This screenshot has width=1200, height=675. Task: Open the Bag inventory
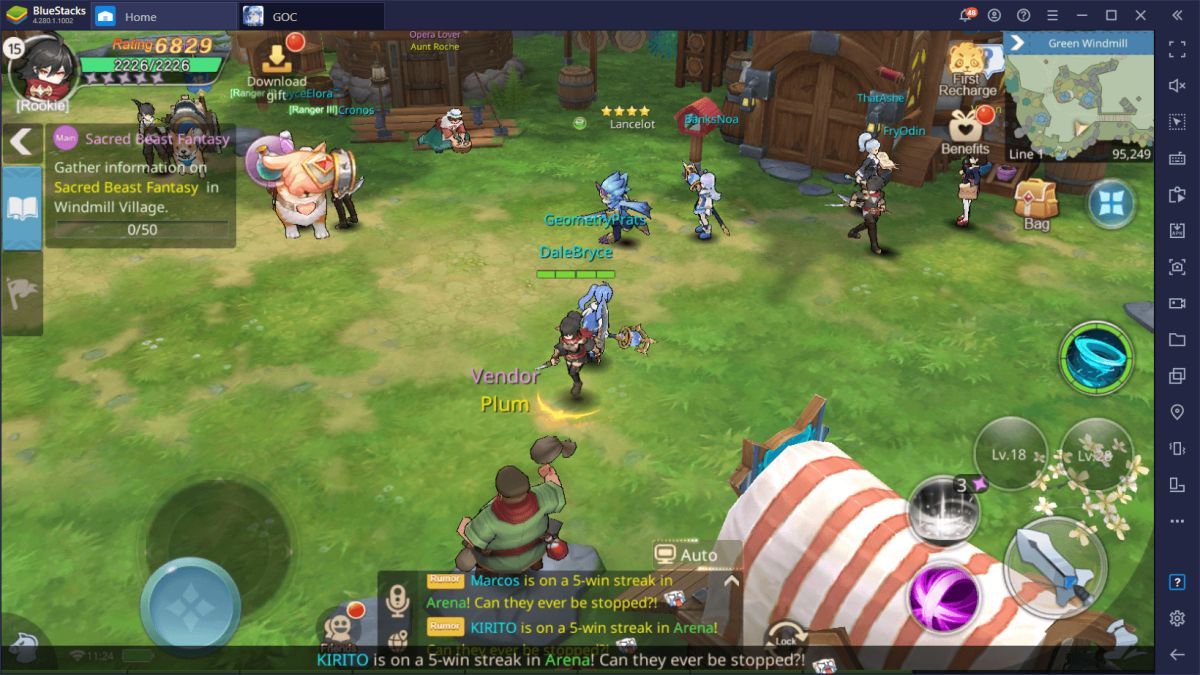click(x=1036, y=204)
